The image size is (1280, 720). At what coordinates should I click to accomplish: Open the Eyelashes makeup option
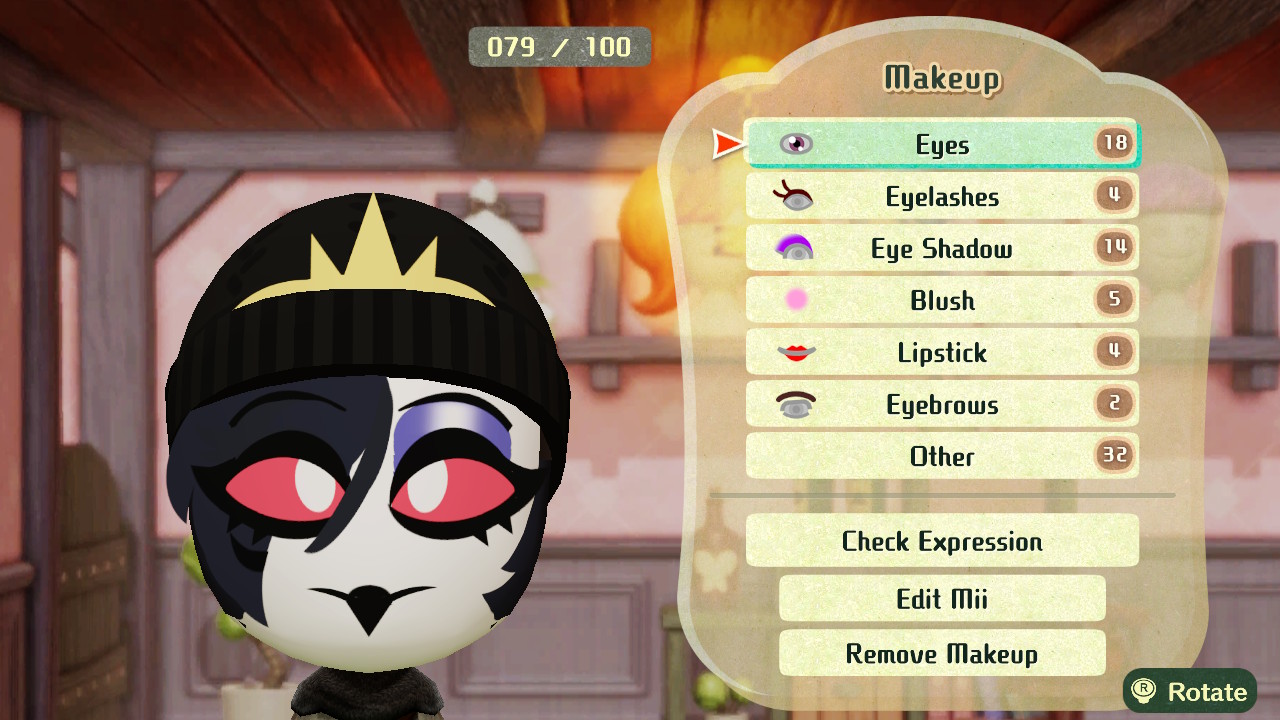[x=941, y=196]
